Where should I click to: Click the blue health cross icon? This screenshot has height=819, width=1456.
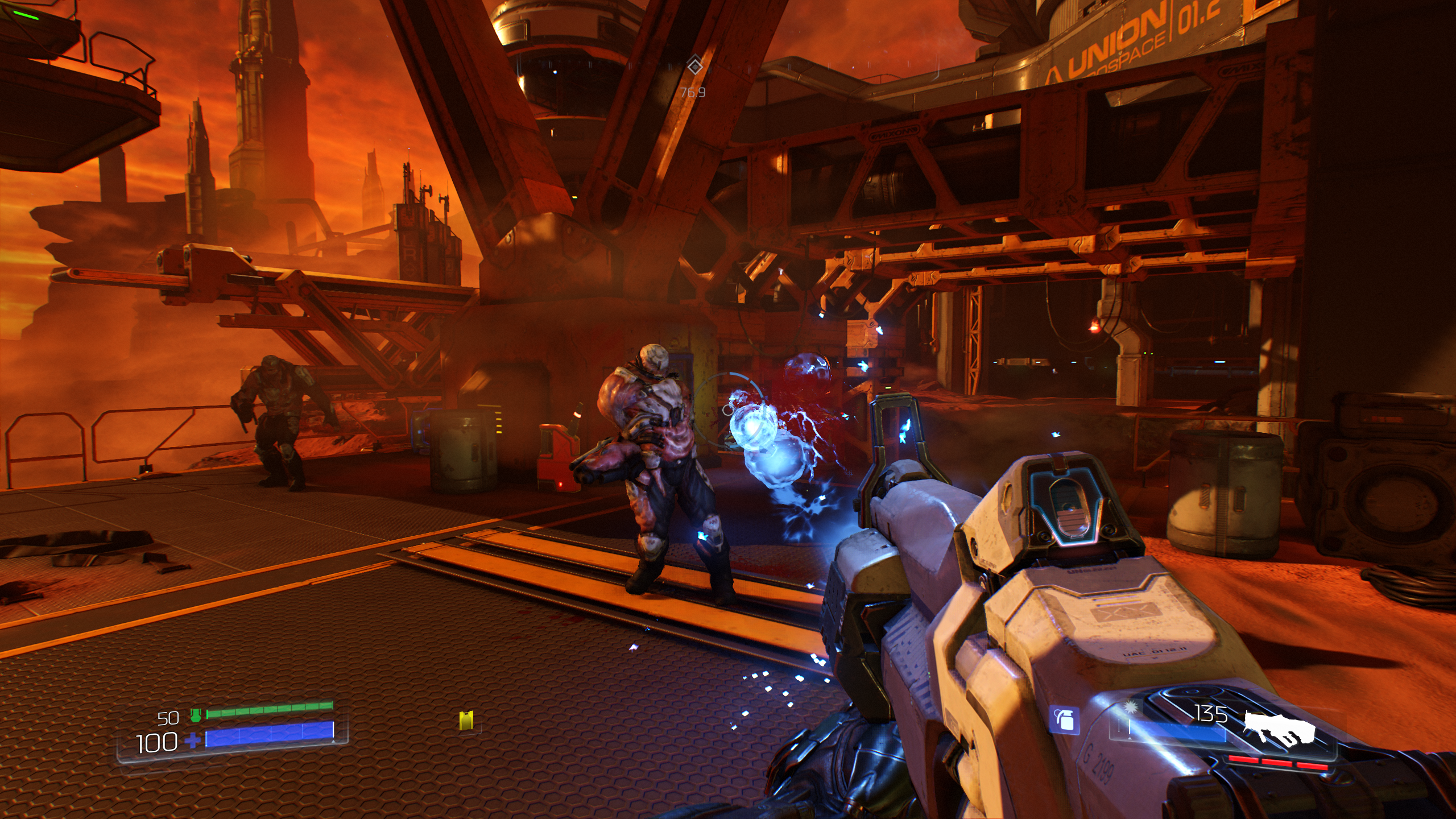[x=193, y=741]
